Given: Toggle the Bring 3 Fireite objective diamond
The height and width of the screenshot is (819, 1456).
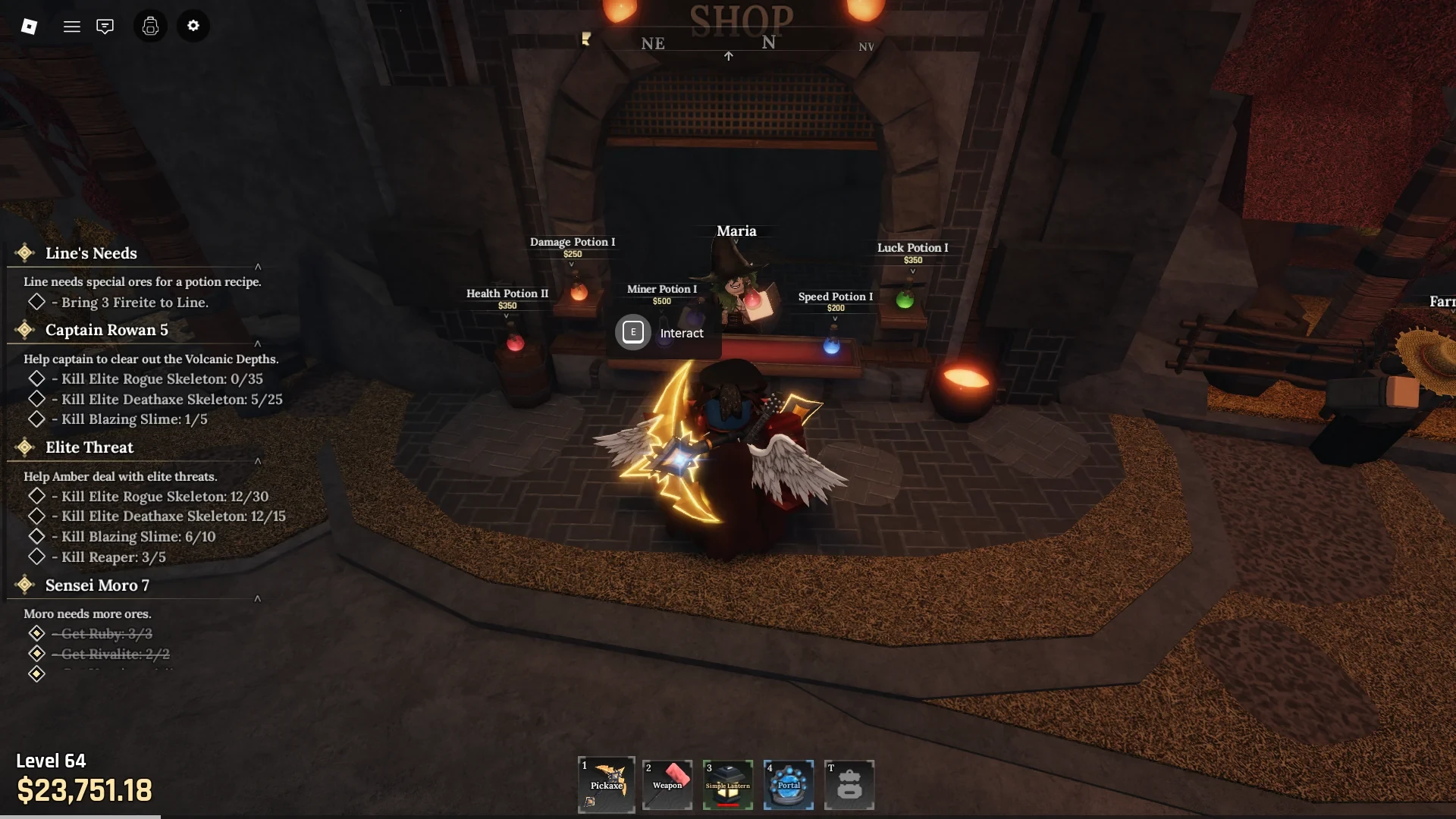Looking at the screenshot, I should click(37, 302).
